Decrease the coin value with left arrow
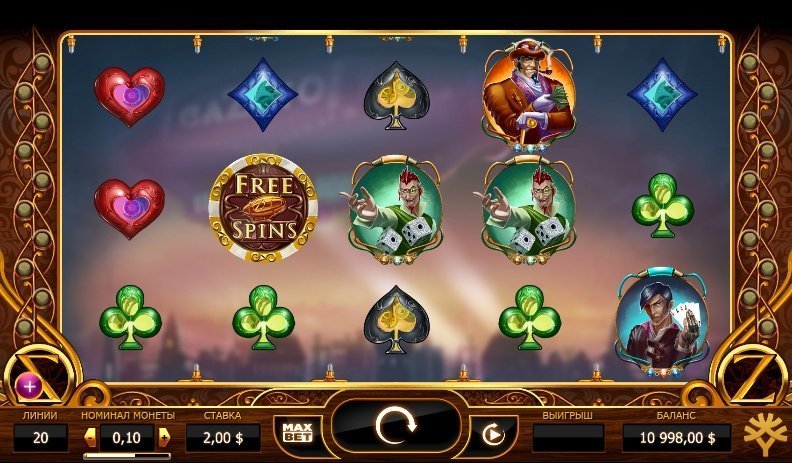This screenshot has width=792, height=463. 90,437
